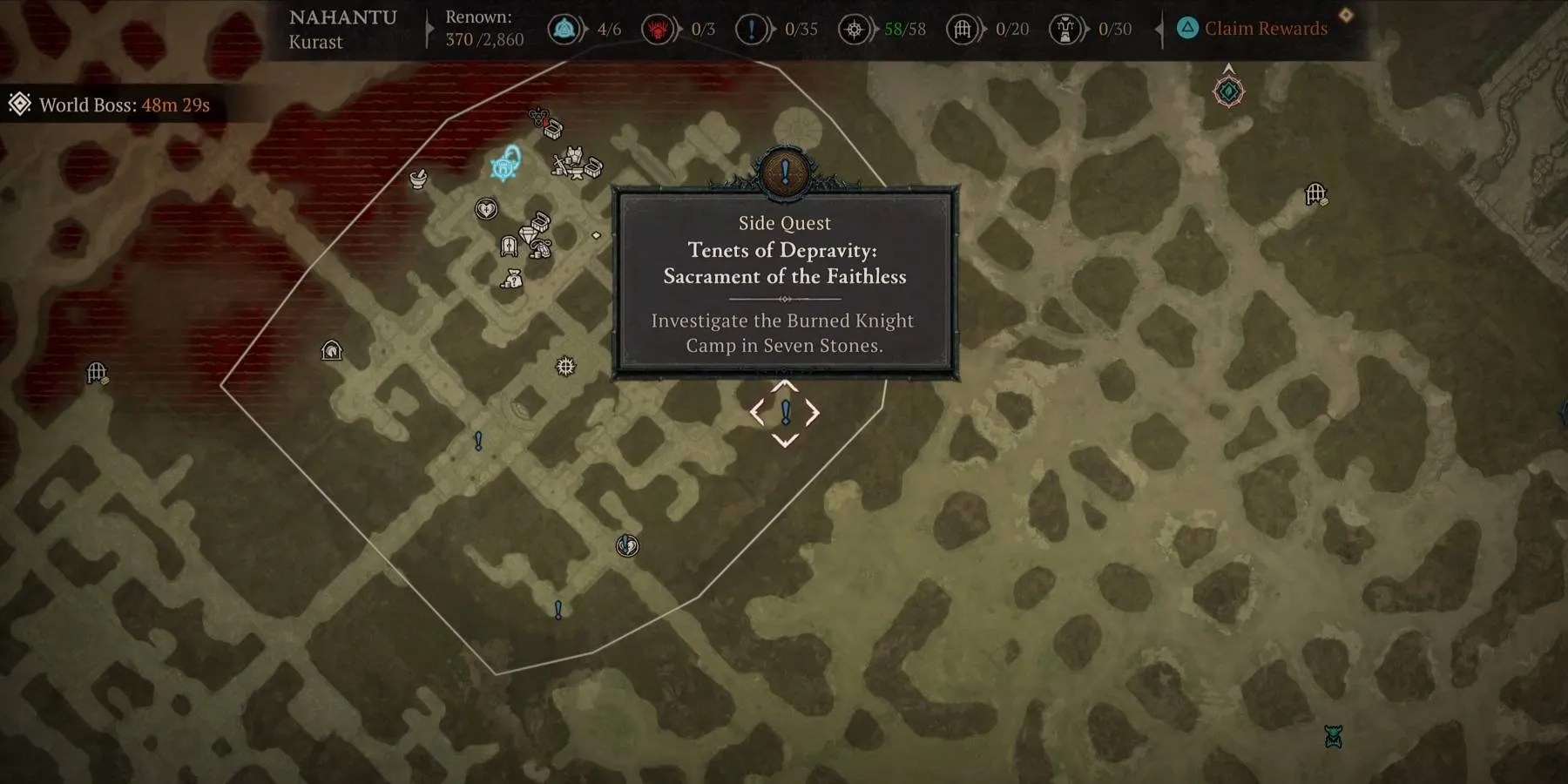Image resolution: width=1568 pixels, height=784 pixels.
Task: Select the teal diamond objective marker
Action: pos(1228,91)
